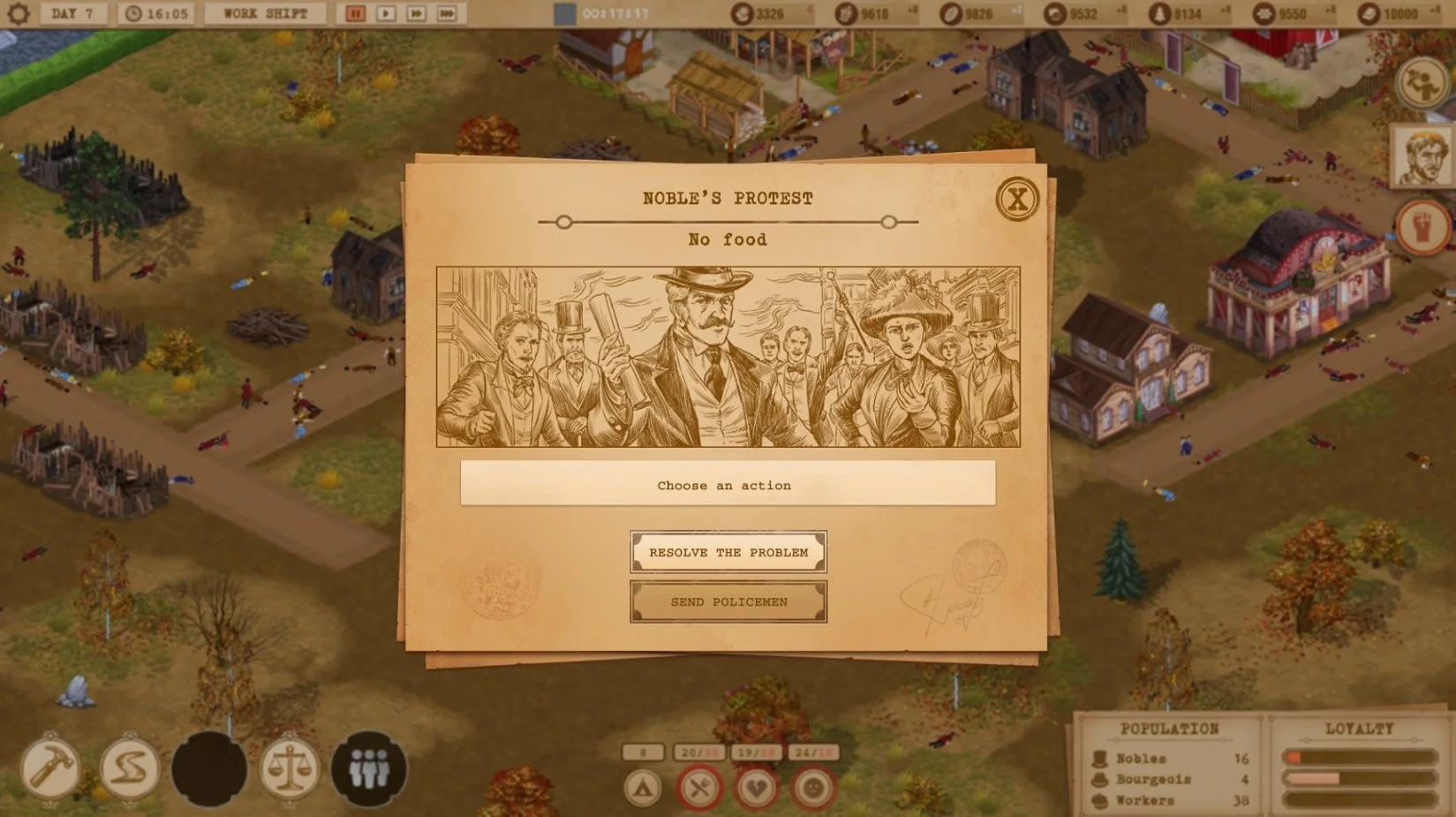Click the heart status icon at the bottom
This screenshot has width=1456, height=817.
click(757, 786)
